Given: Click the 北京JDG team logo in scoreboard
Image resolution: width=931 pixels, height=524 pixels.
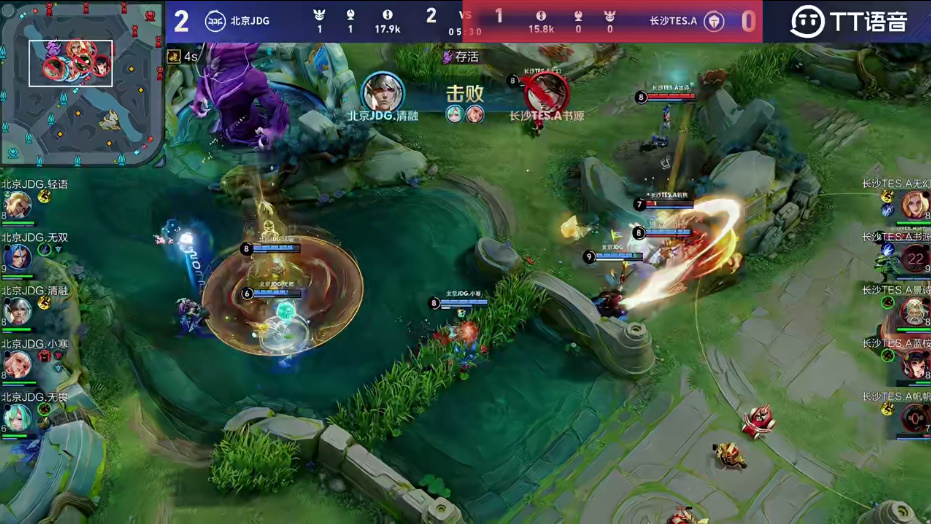Looking at the screenshot, I should (215, 21).
